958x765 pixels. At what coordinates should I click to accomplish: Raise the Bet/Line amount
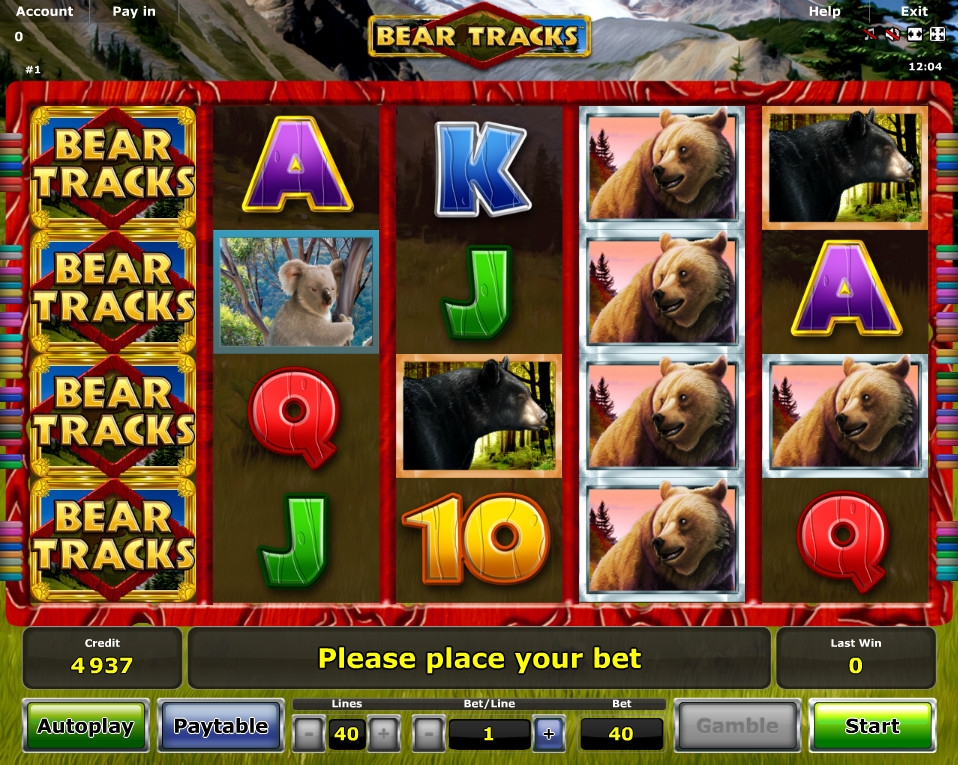click(548, 735)
